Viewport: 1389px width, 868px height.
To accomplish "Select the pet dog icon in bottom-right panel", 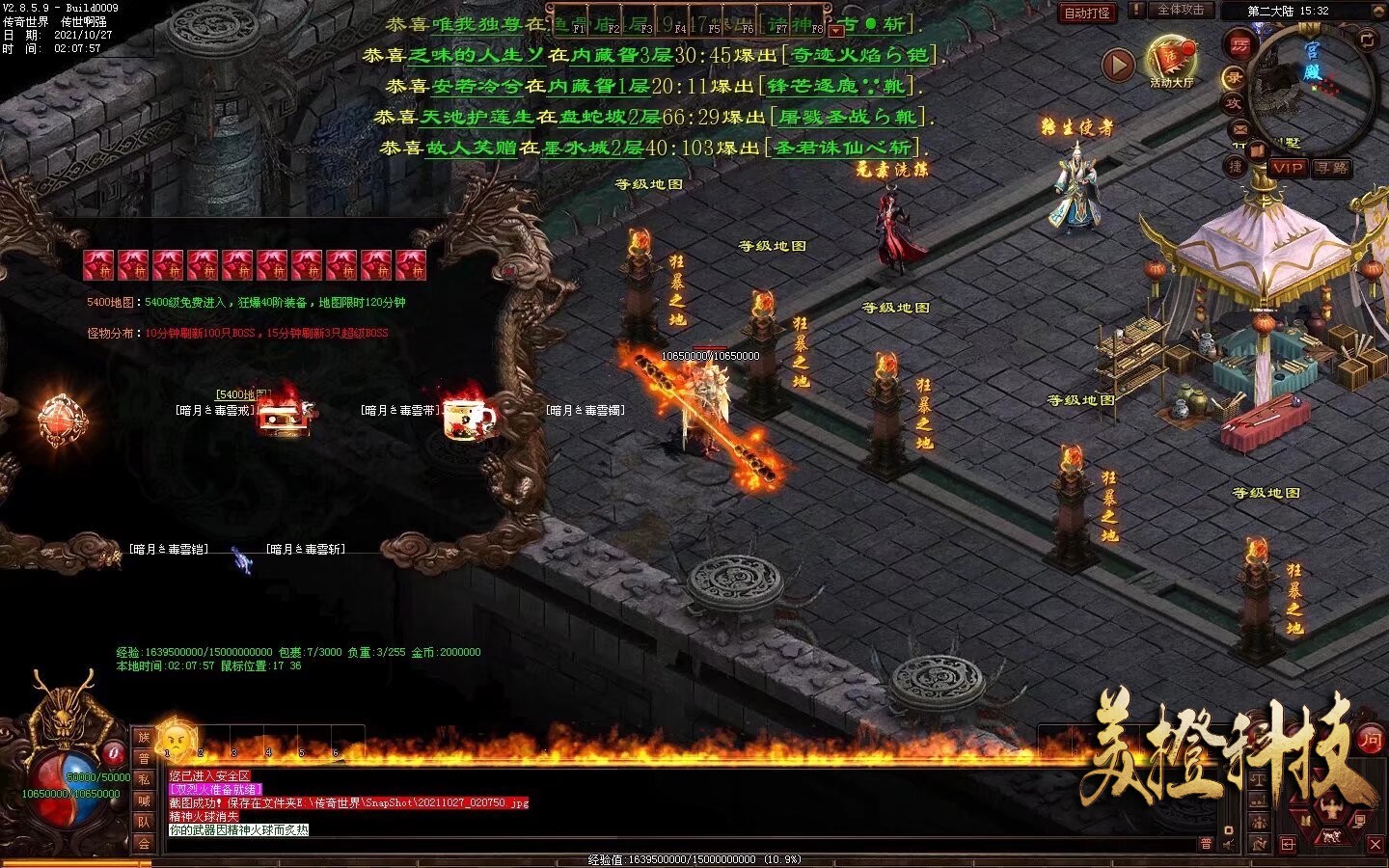I will pyautogui.click(x=1332, y=836).
